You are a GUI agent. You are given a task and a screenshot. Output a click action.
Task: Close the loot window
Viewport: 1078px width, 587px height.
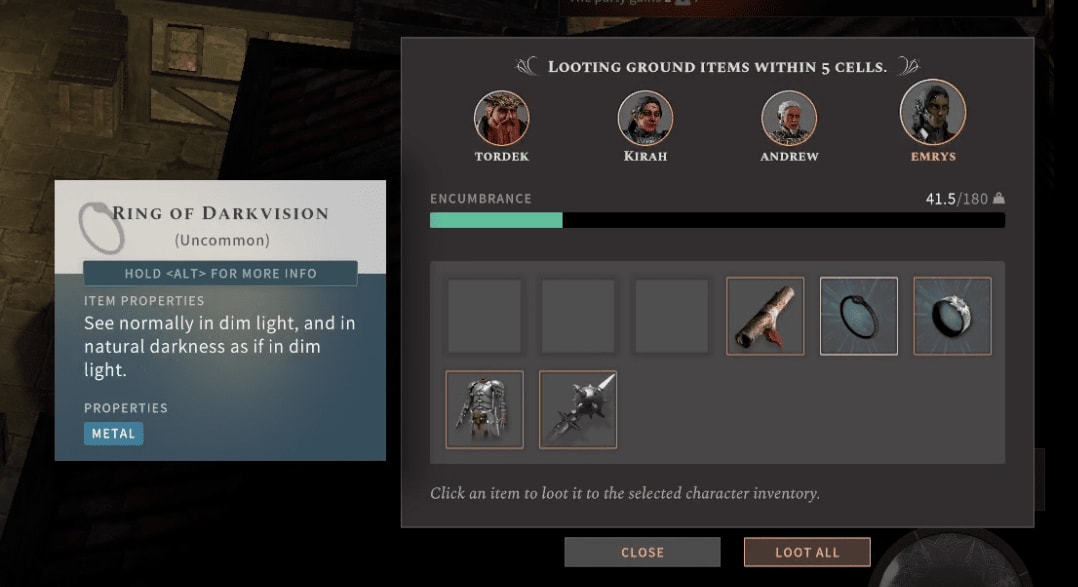[642, 552]
